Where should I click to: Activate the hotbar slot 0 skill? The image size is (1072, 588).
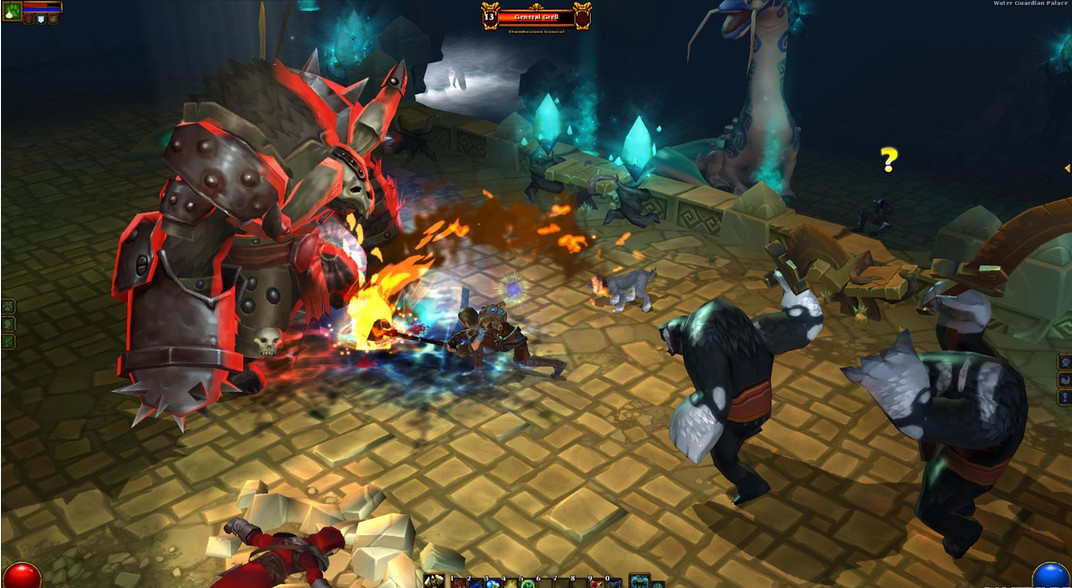614,583
